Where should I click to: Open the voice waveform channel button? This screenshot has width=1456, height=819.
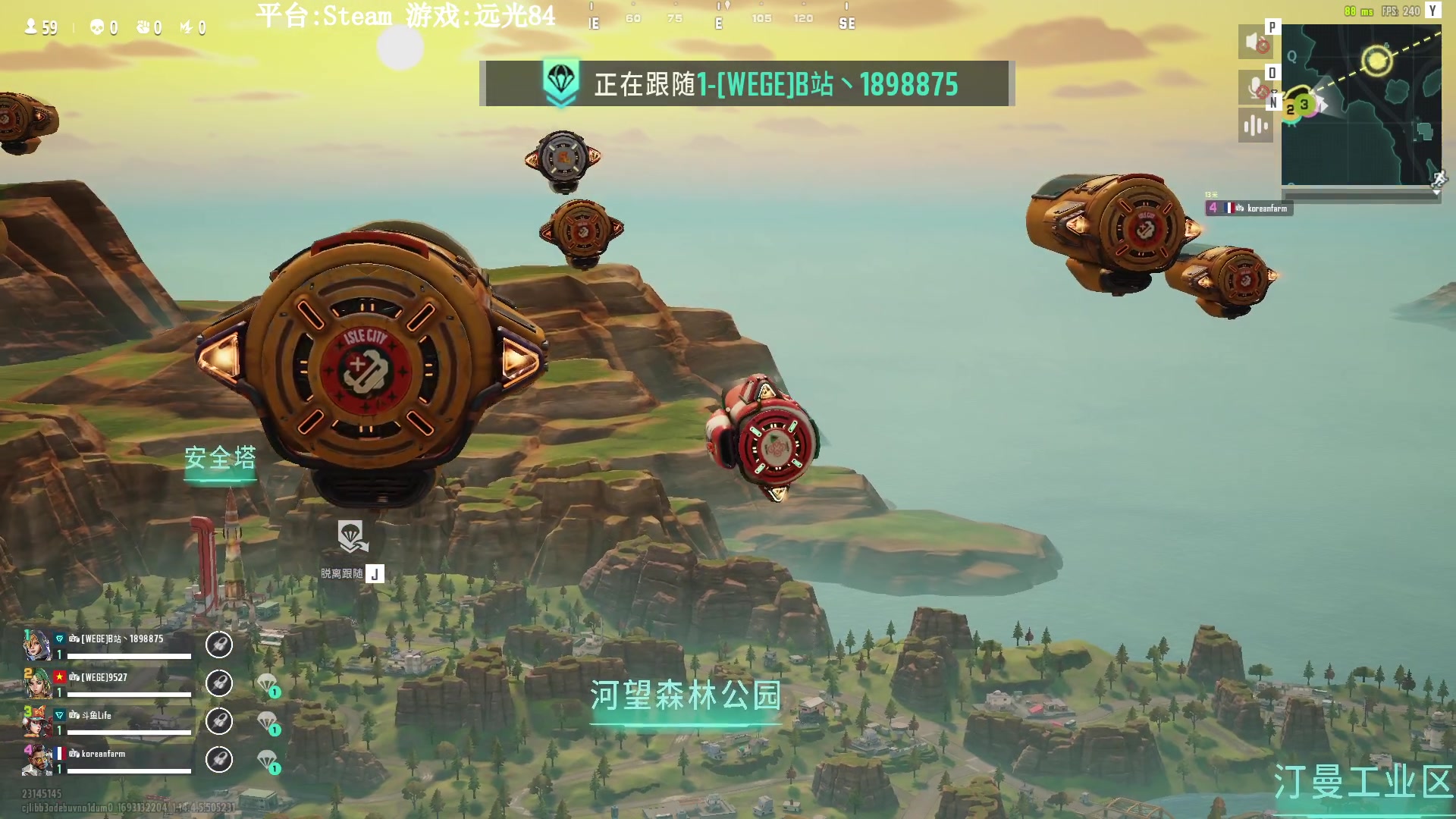(1256, 126)
